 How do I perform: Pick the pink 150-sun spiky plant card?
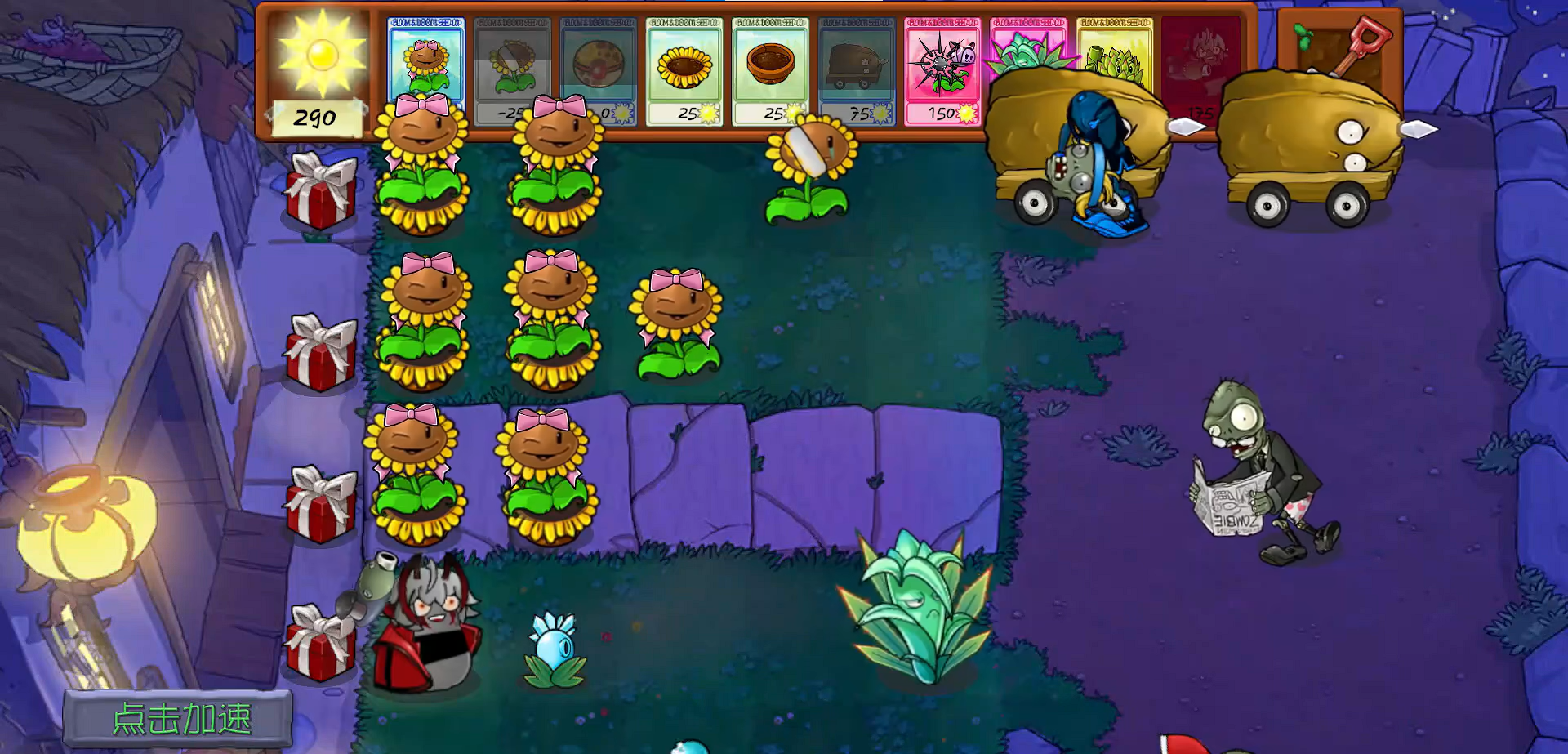(942, 71)
